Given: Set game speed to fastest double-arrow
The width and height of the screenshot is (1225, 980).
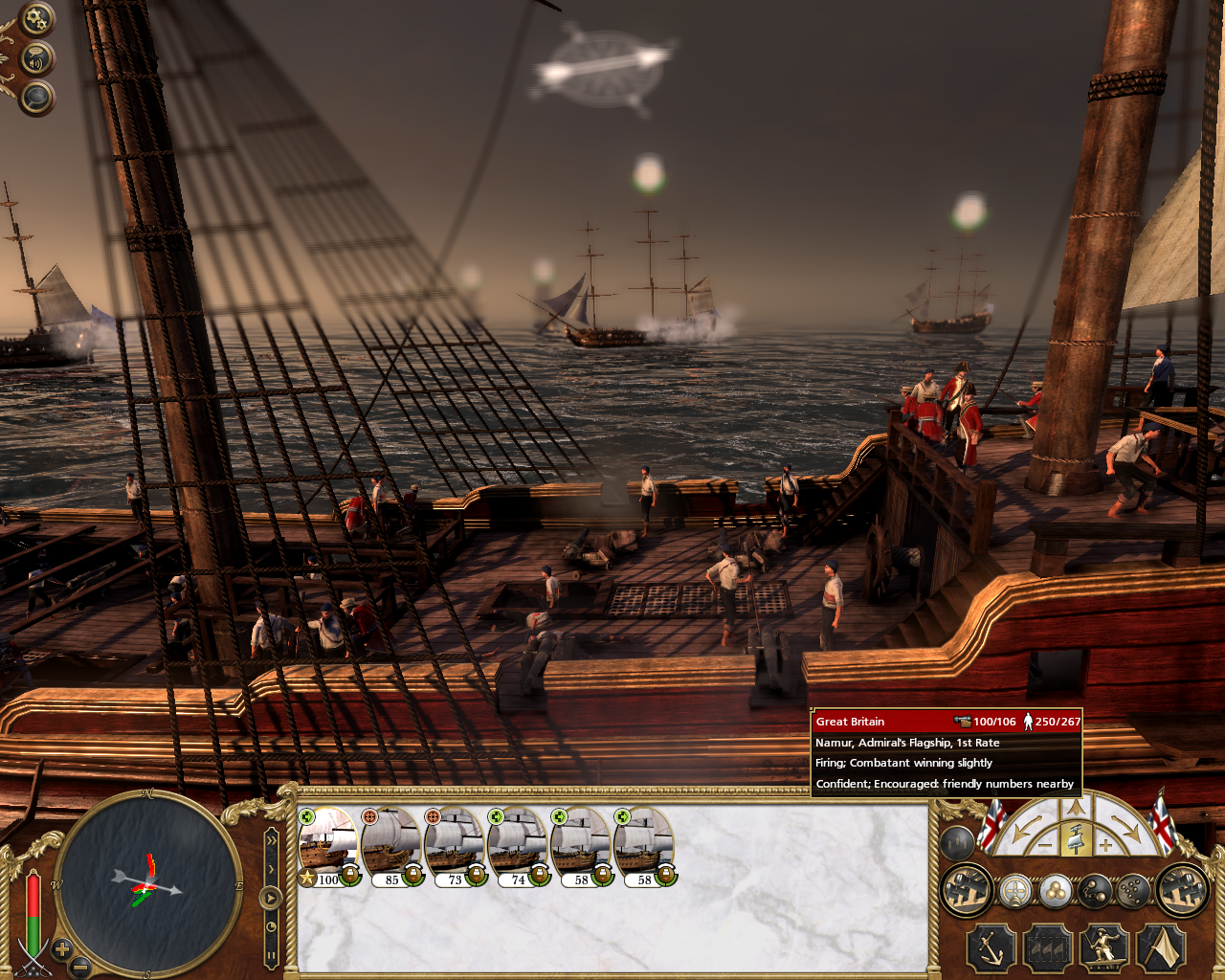Looking at the screenshot, I should (272, 839).
